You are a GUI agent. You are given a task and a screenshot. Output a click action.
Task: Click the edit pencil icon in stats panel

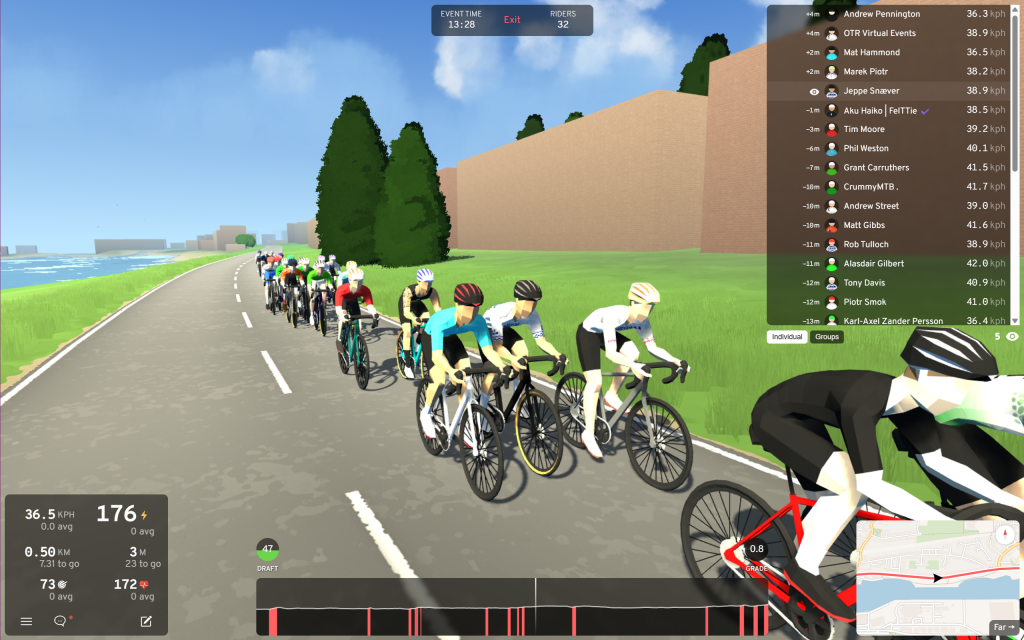point(146,621)
